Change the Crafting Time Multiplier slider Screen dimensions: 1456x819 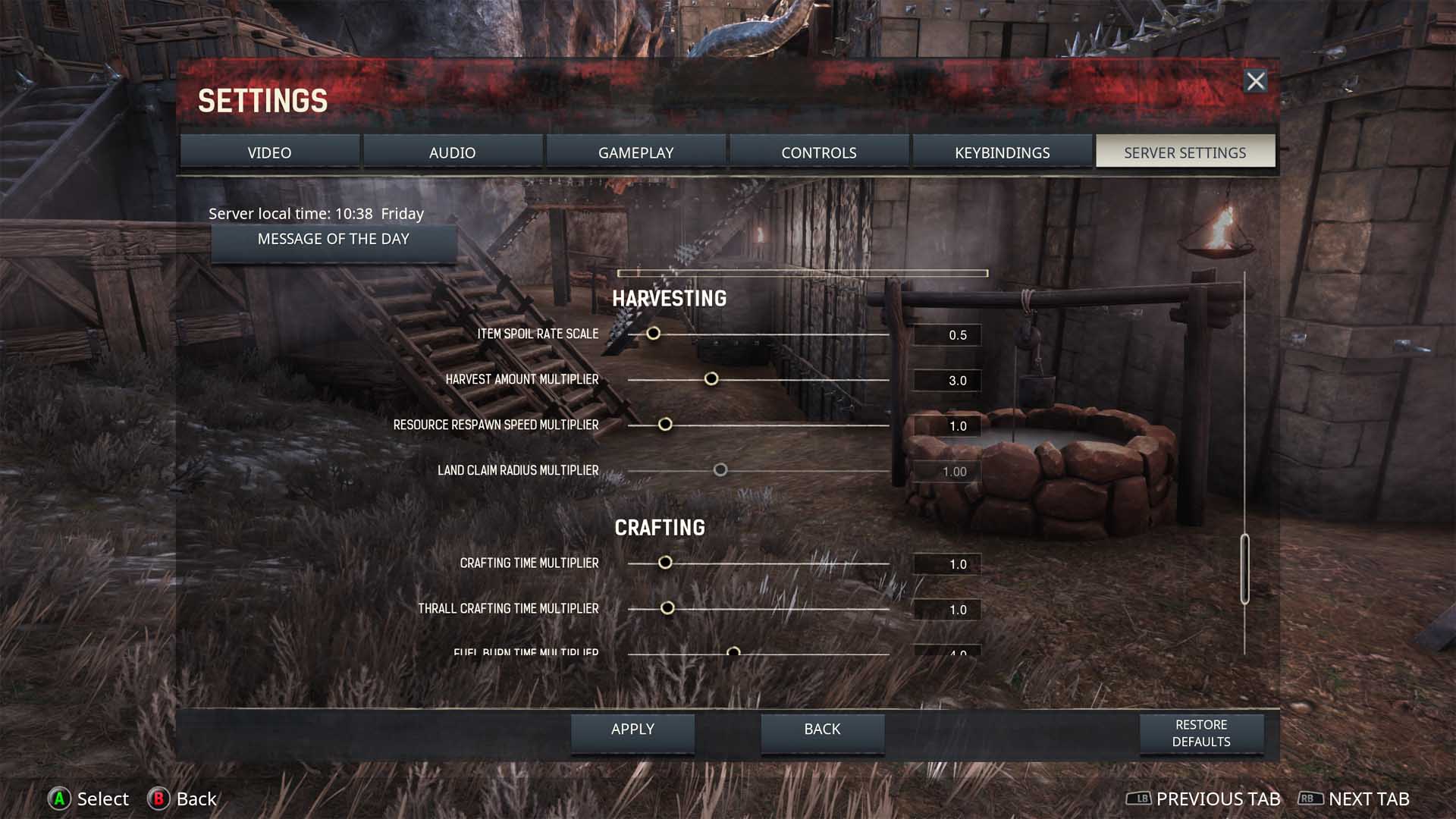coord(665,563)
